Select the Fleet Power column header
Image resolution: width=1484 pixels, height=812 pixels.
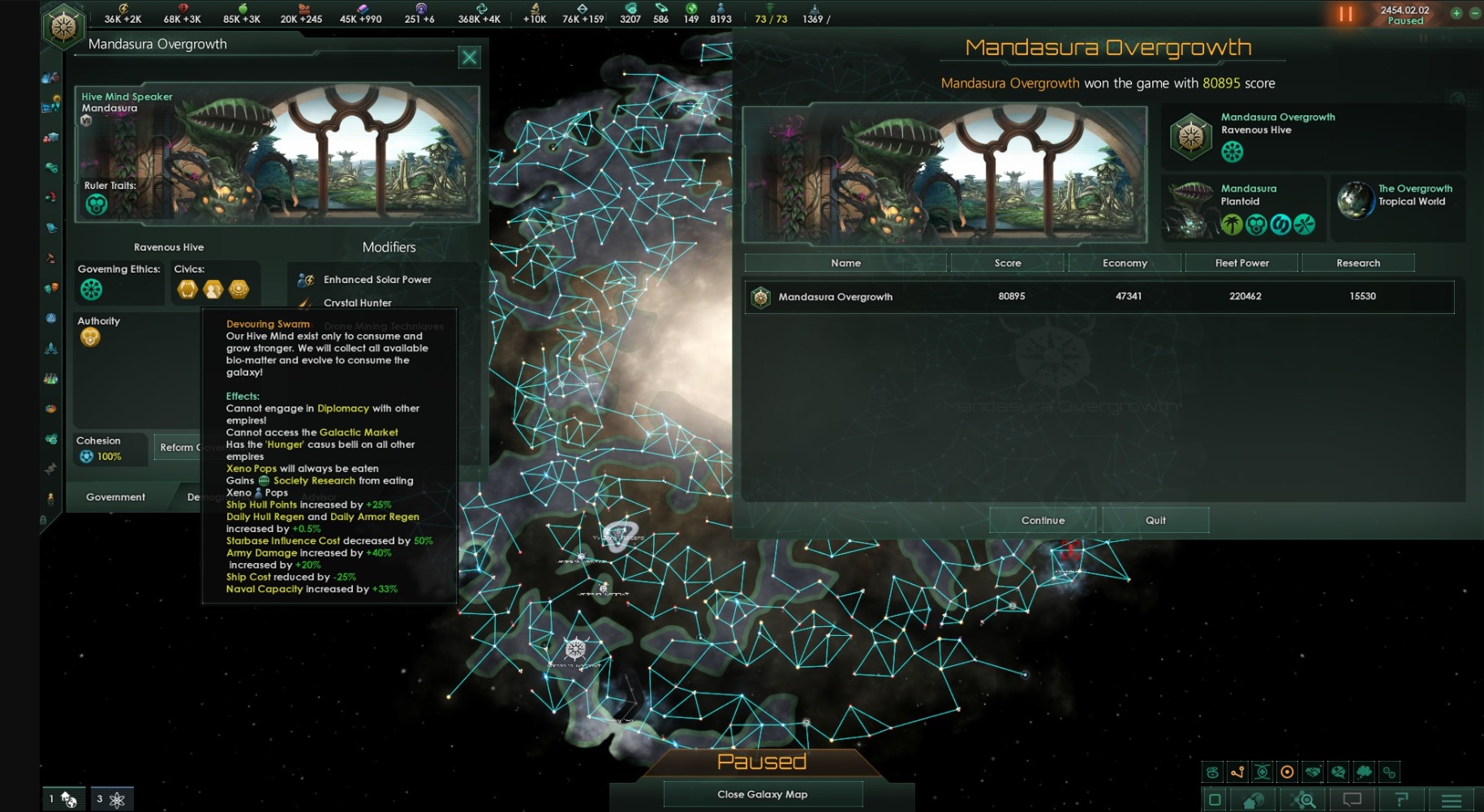pos(1241,262)
